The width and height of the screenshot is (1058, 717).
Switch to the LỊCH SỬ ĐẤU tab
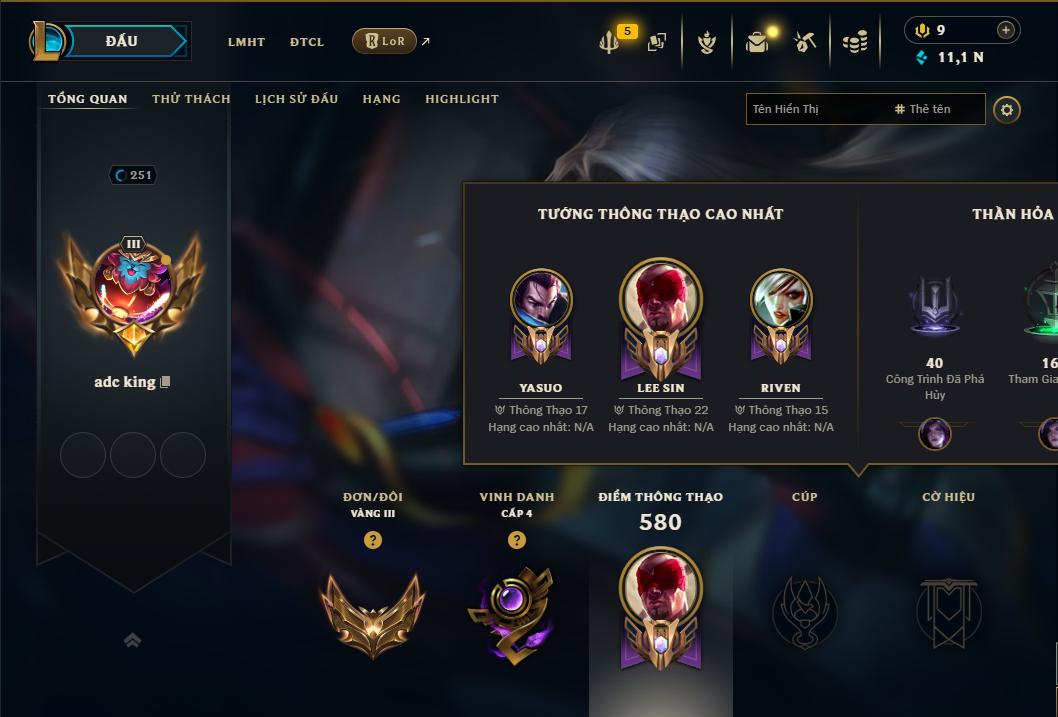pos(296,99)
